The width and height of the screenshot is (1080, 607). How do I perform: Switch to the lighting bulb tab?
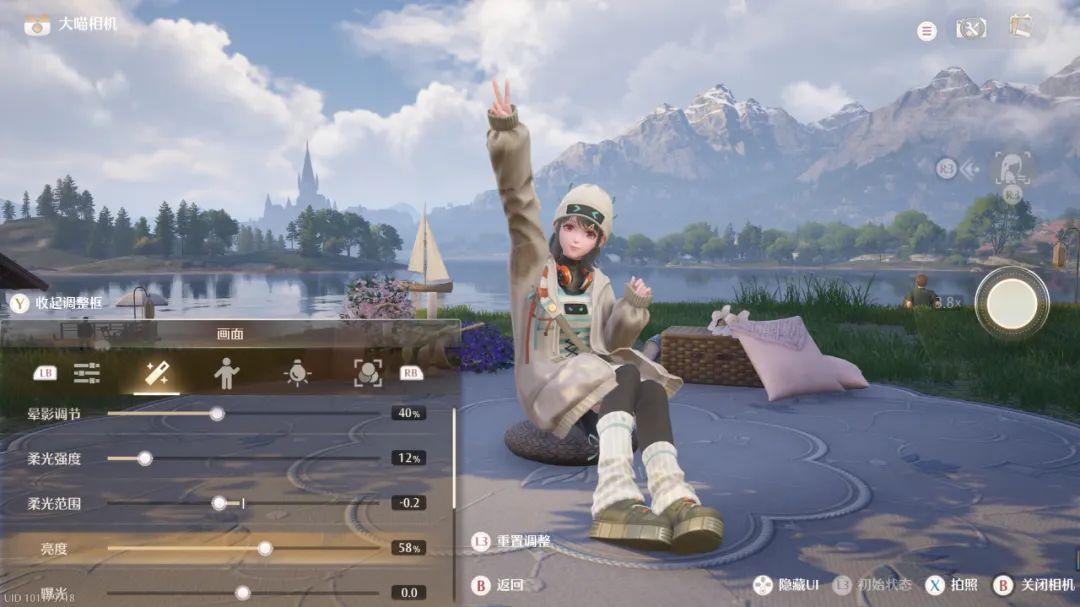tap(297, 373)
